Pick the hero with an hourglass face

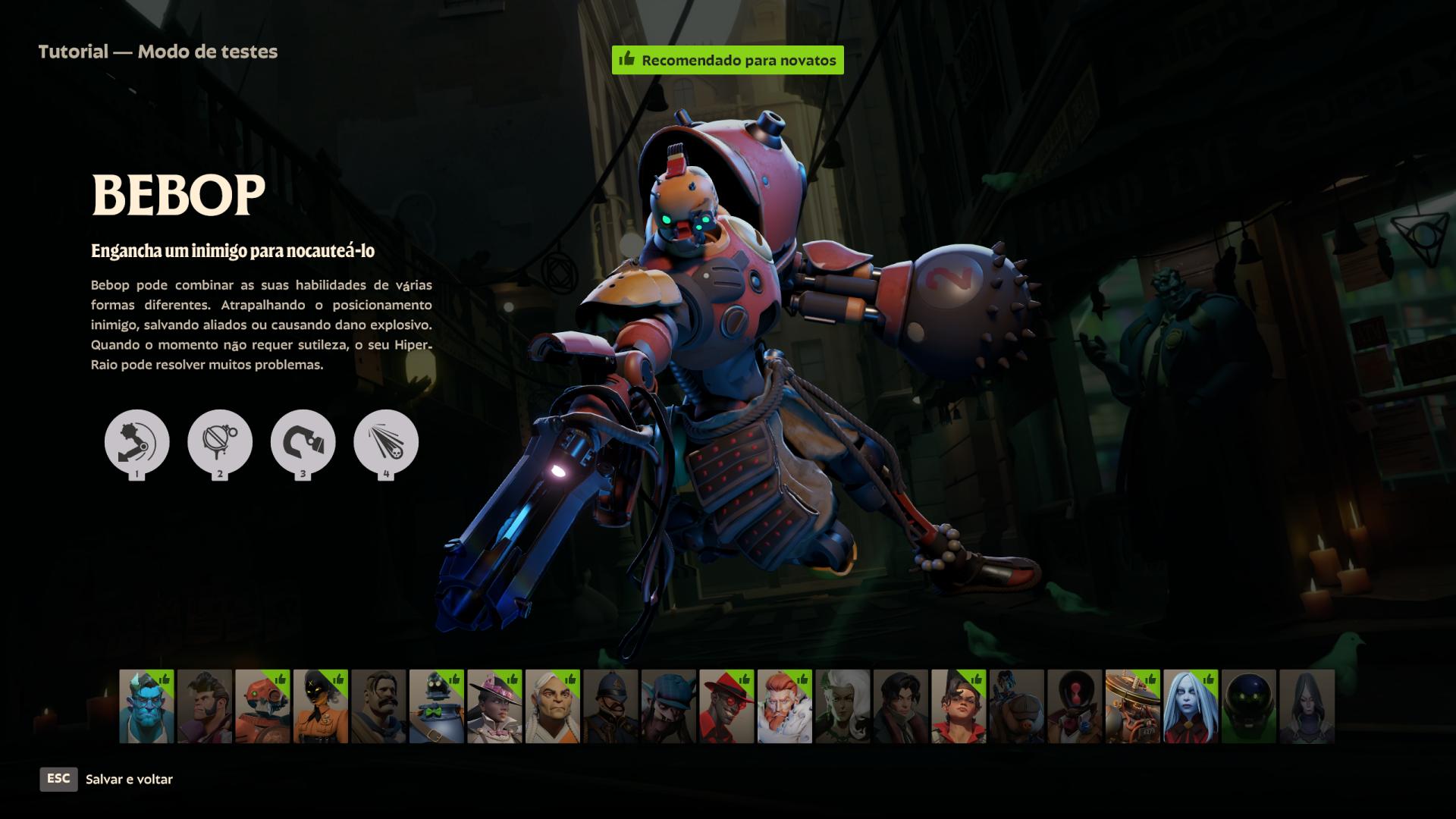[x=1075, y=707]
